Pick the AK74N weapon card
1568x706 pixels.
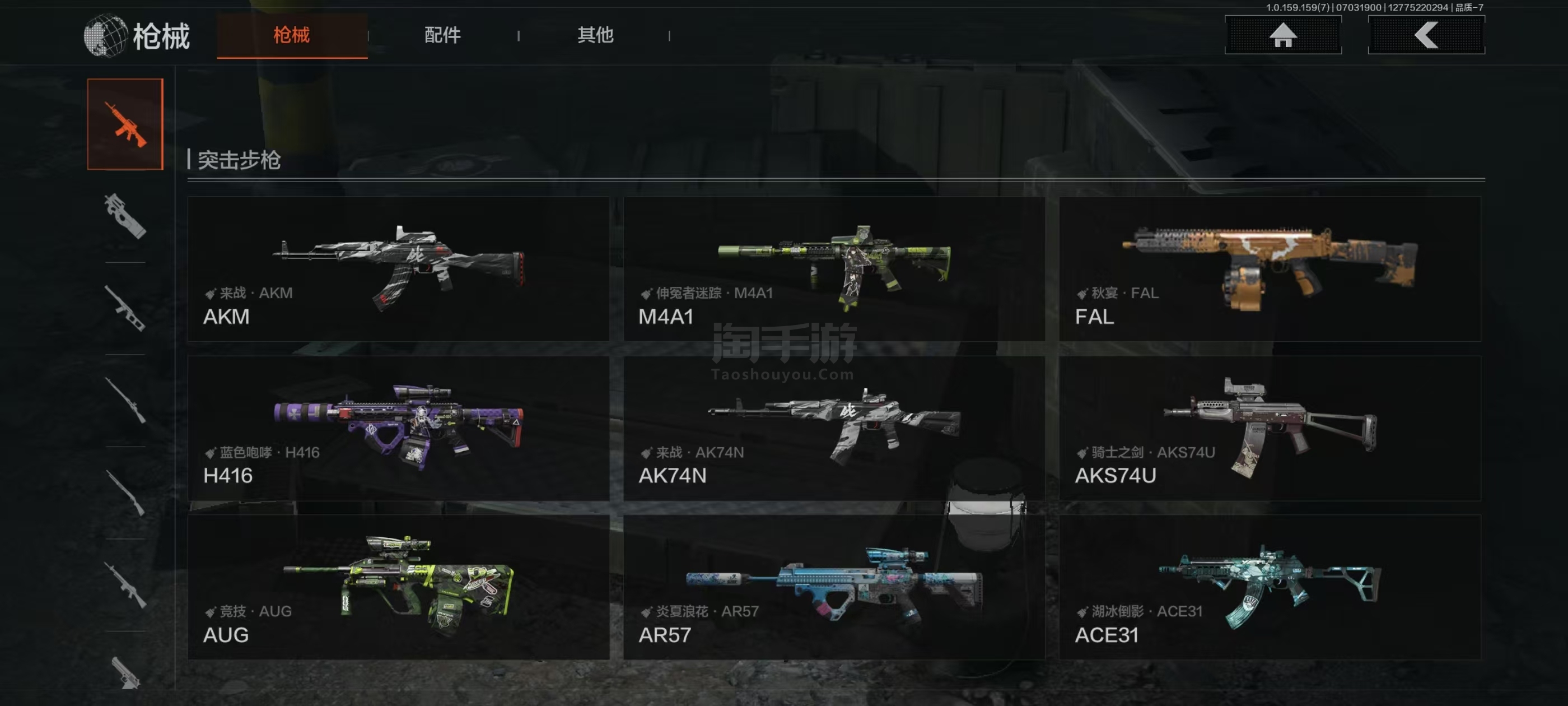tap(834, 428)
